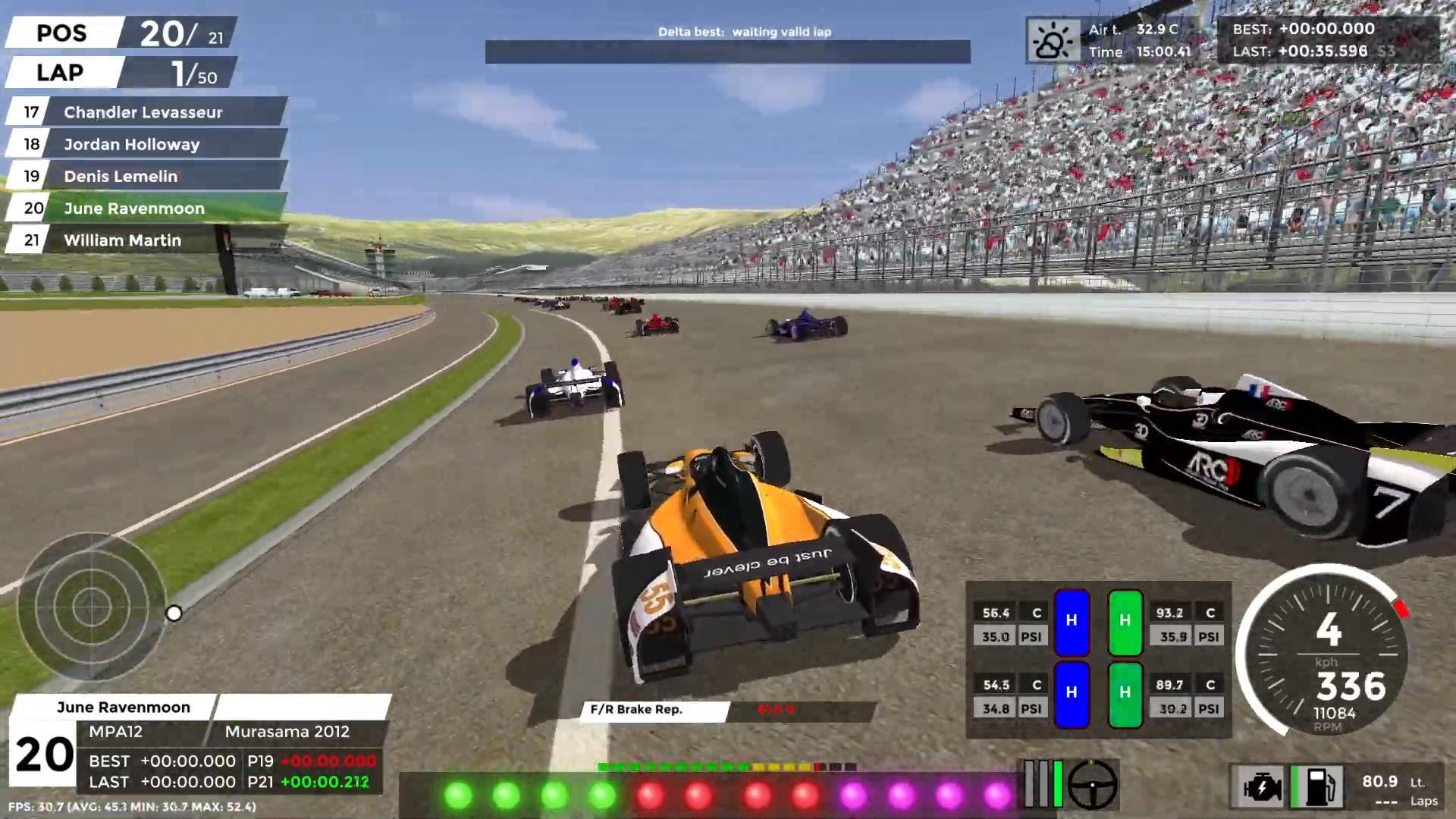This screenshot has height=819, width=1456.
Task: Open the weather sun-and-cloud icon
Action: coord(1053,40)
